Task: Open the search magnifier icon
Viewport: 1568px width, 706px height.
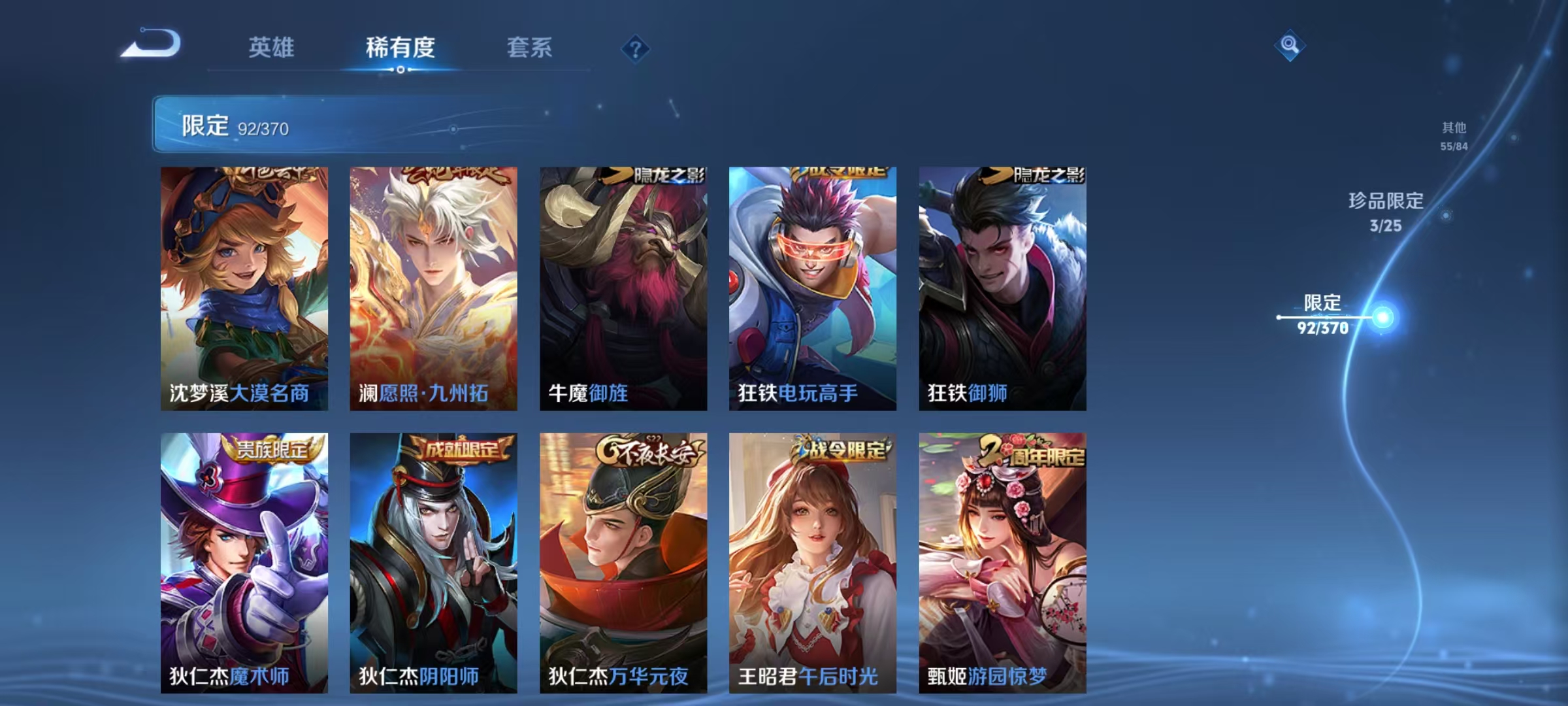Action: coord(1288,48)
